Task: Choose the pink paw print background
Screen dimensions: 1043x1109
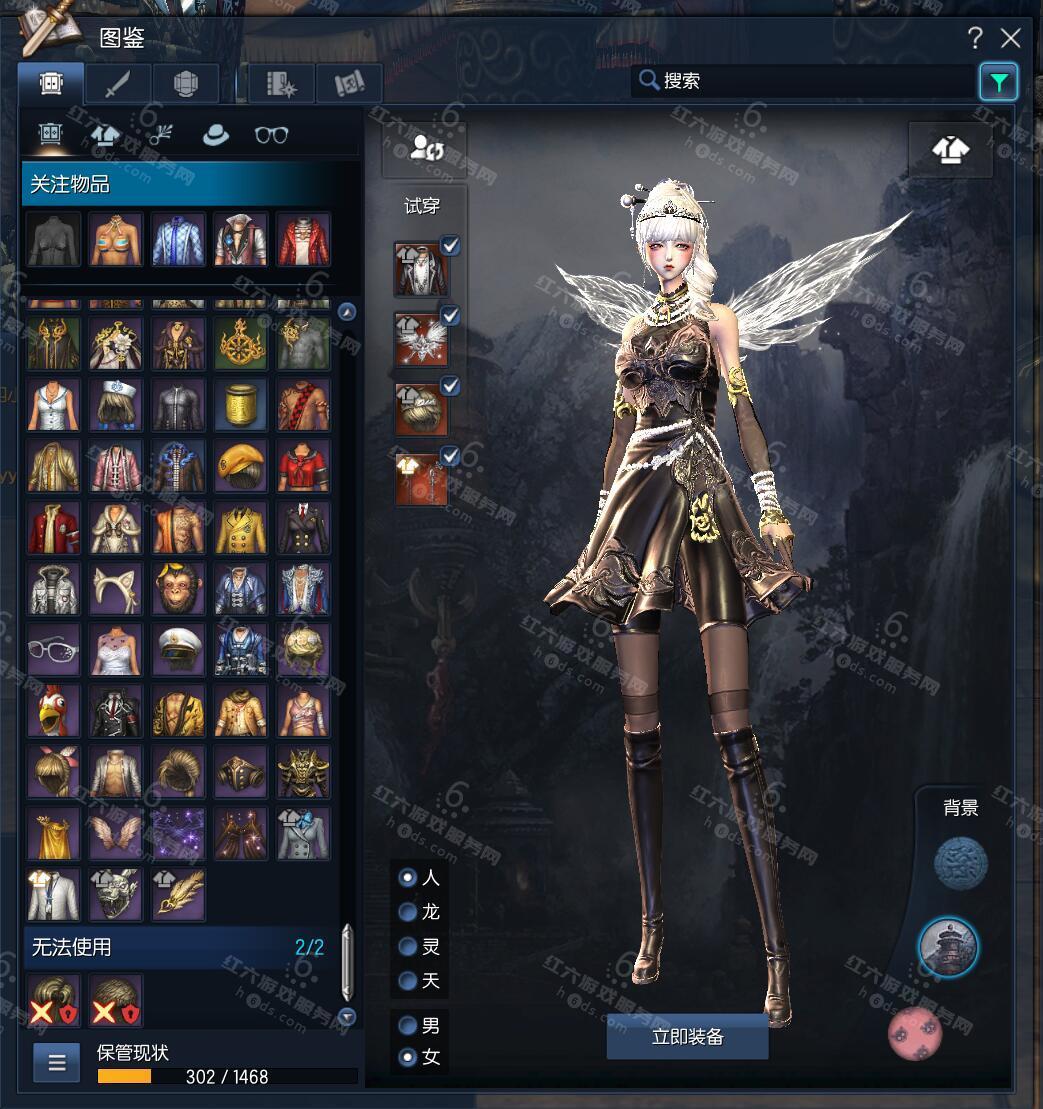Action: [x=915, y=1033]
